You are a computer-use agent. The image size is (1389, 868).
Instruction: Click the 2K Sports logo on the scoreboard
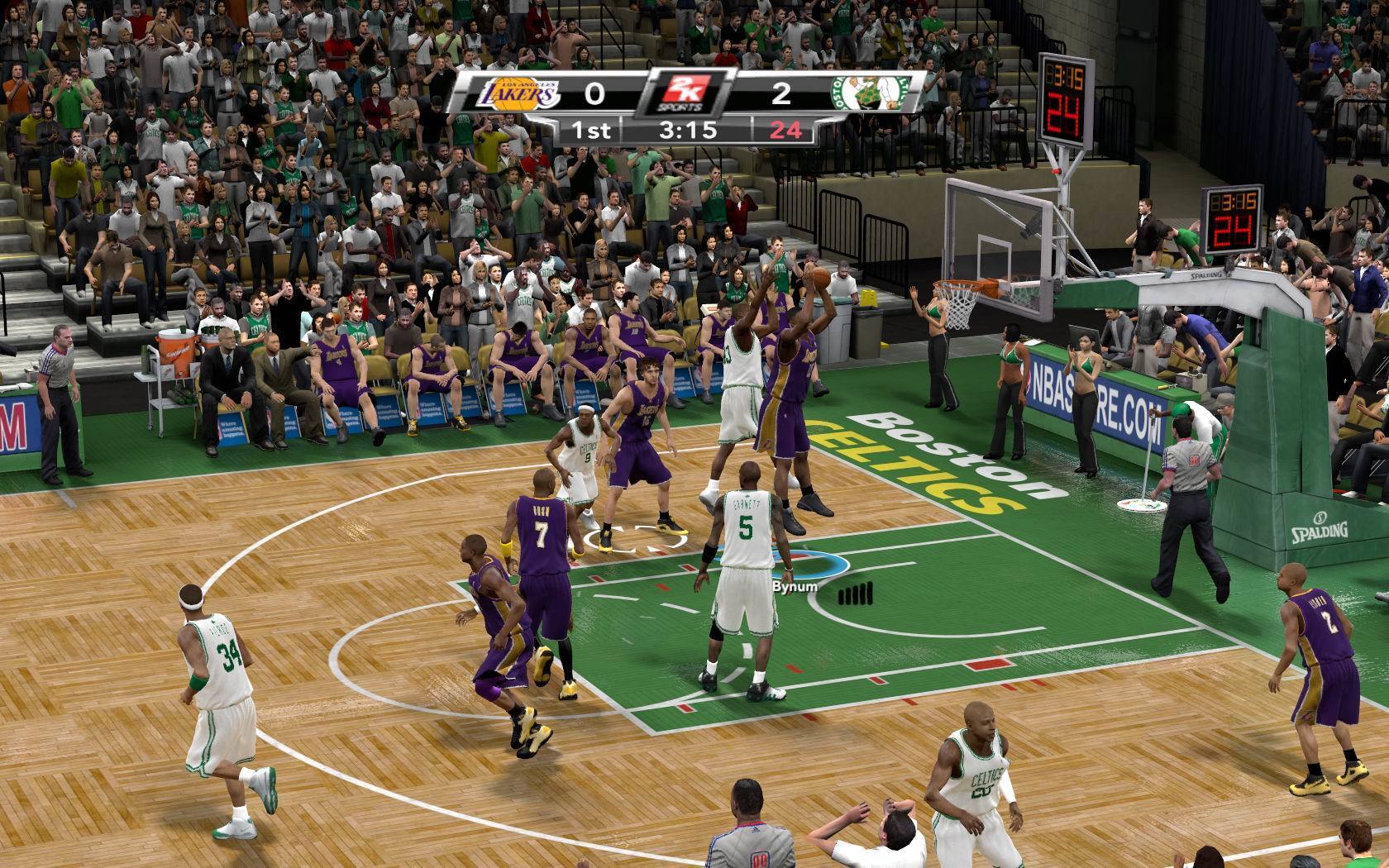pyautogui.click(x=685, y=93)
